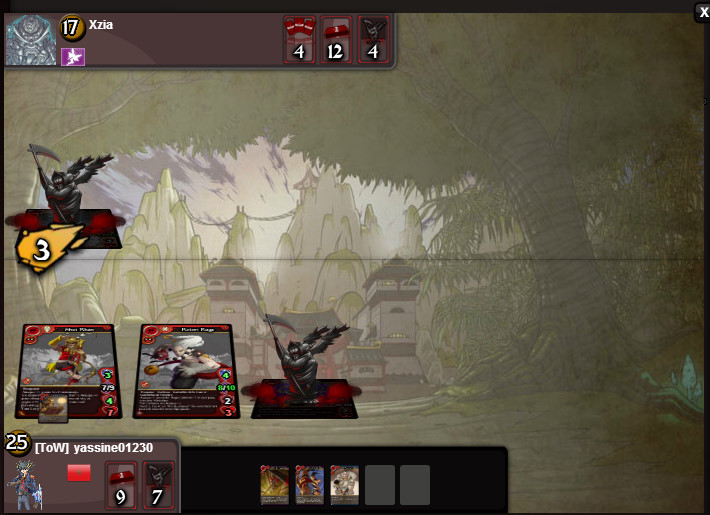Close the game window with the X
This screenshot has height=515, width=710.
coord(703,13)
